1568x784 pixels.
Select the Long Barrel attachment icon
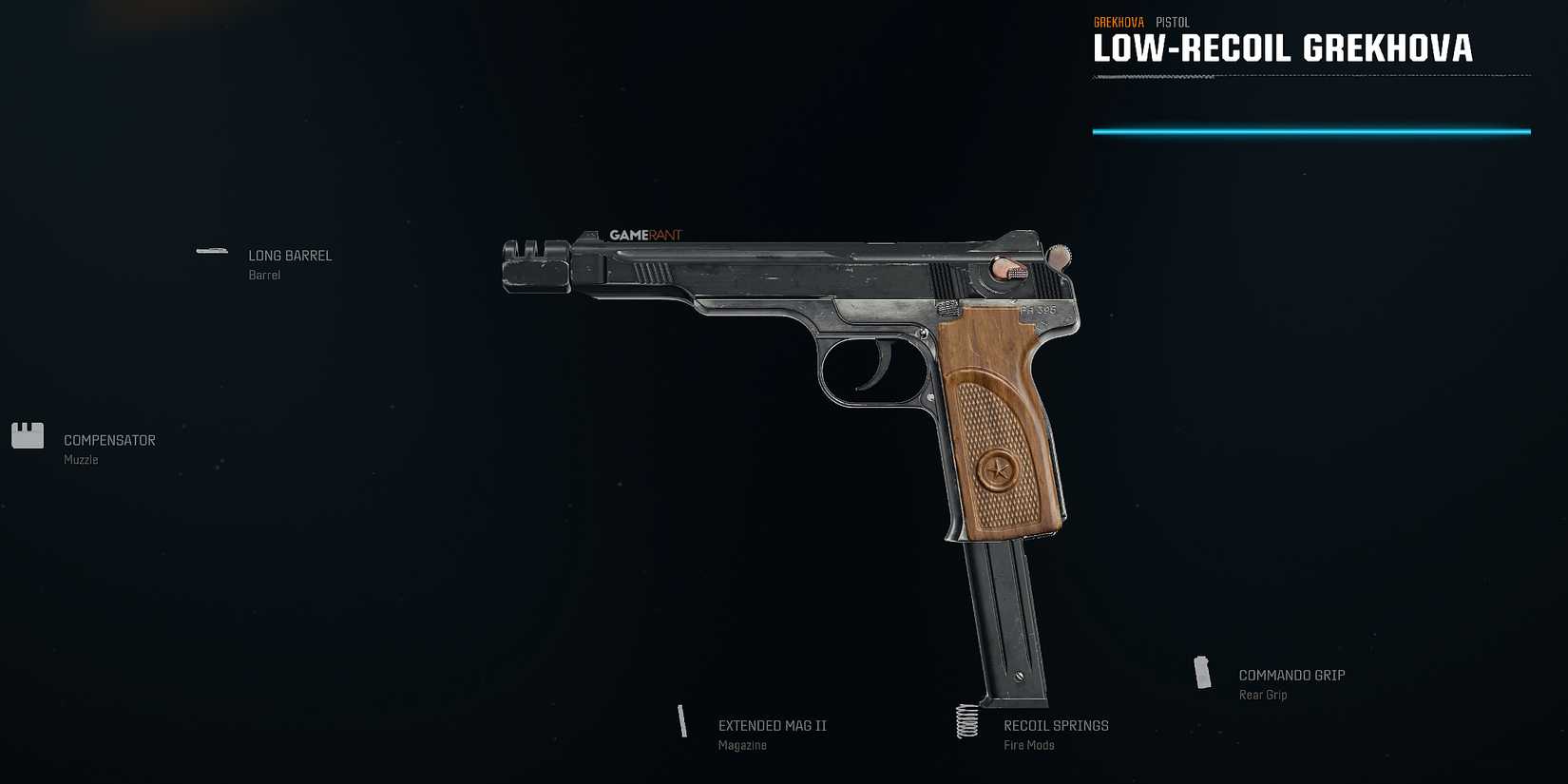tap(211, 251)
